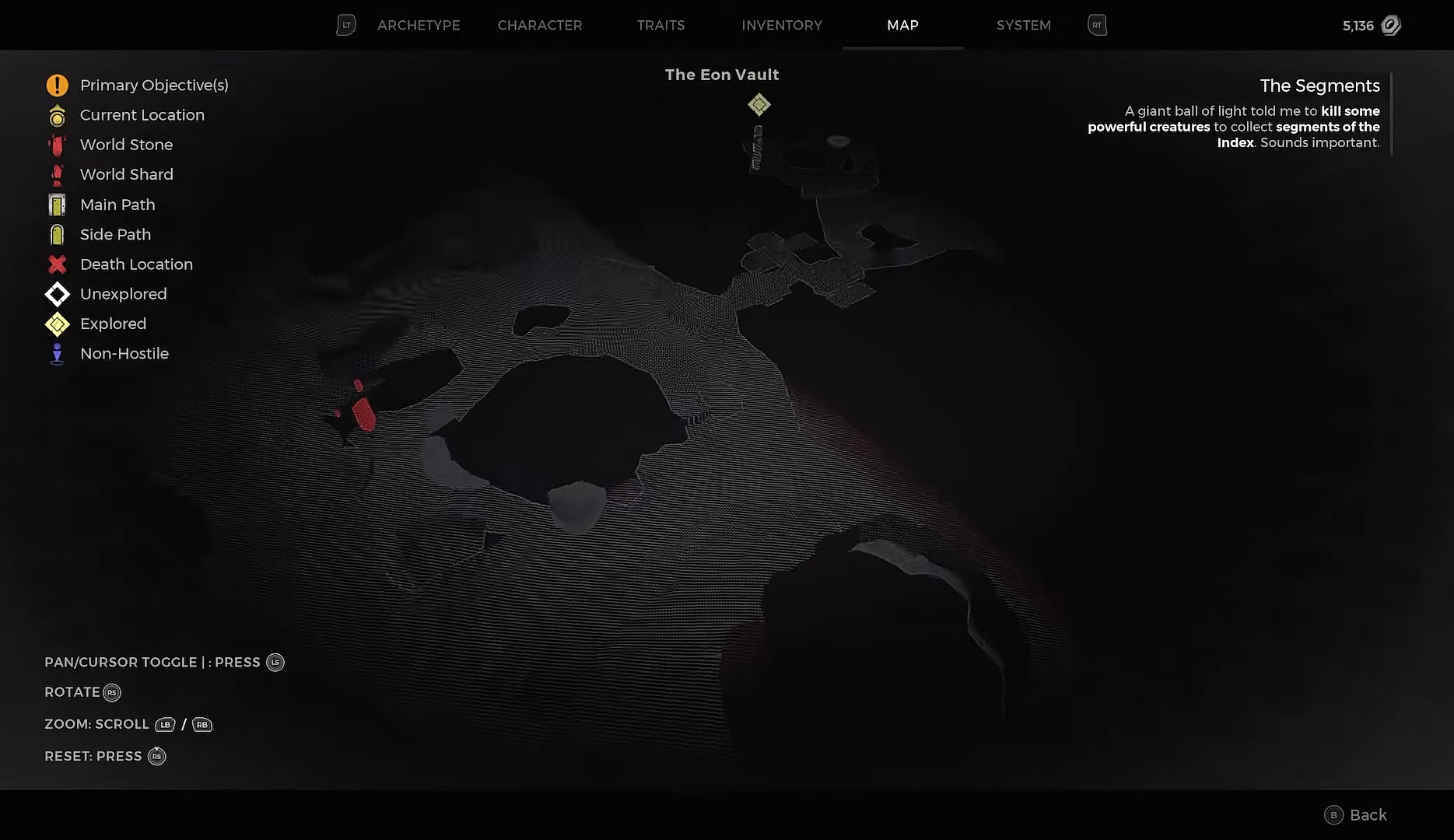This screenshot has width=1454, height=840.
Task: Open the System tab
Action: (x=1023, y=26)
